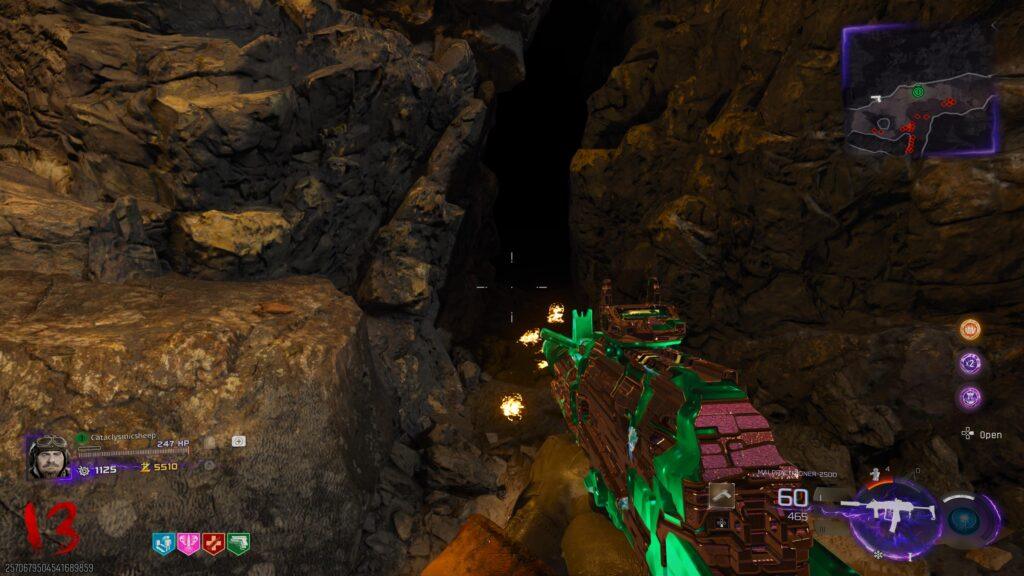Select the pink perk shield icon
The image size is (1024, 576).
pyautogui.click(x=188, y=543)
